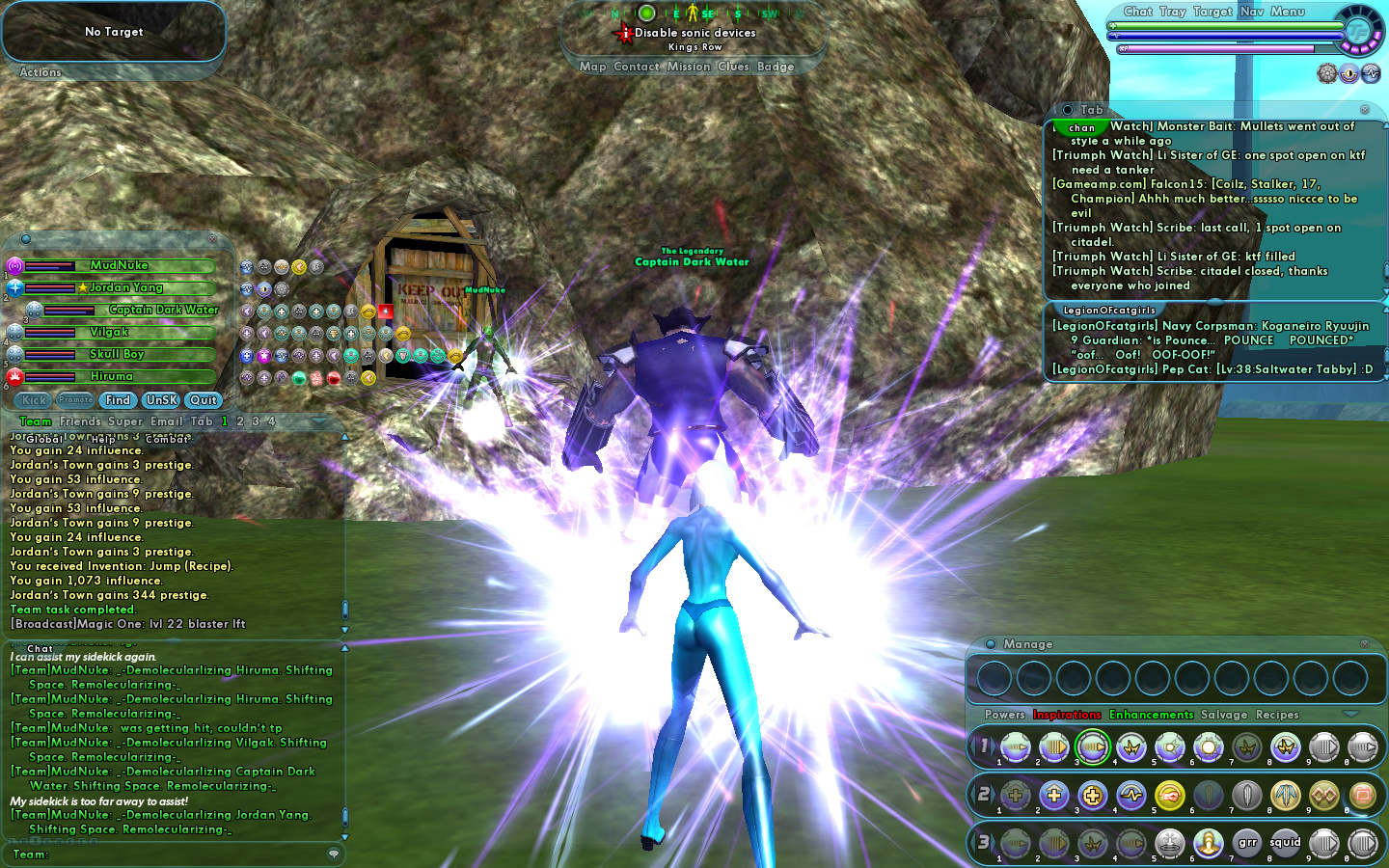Viewport: 1389px width, 868px height.
Task: Open the Email tab
Action: [167, 421]
